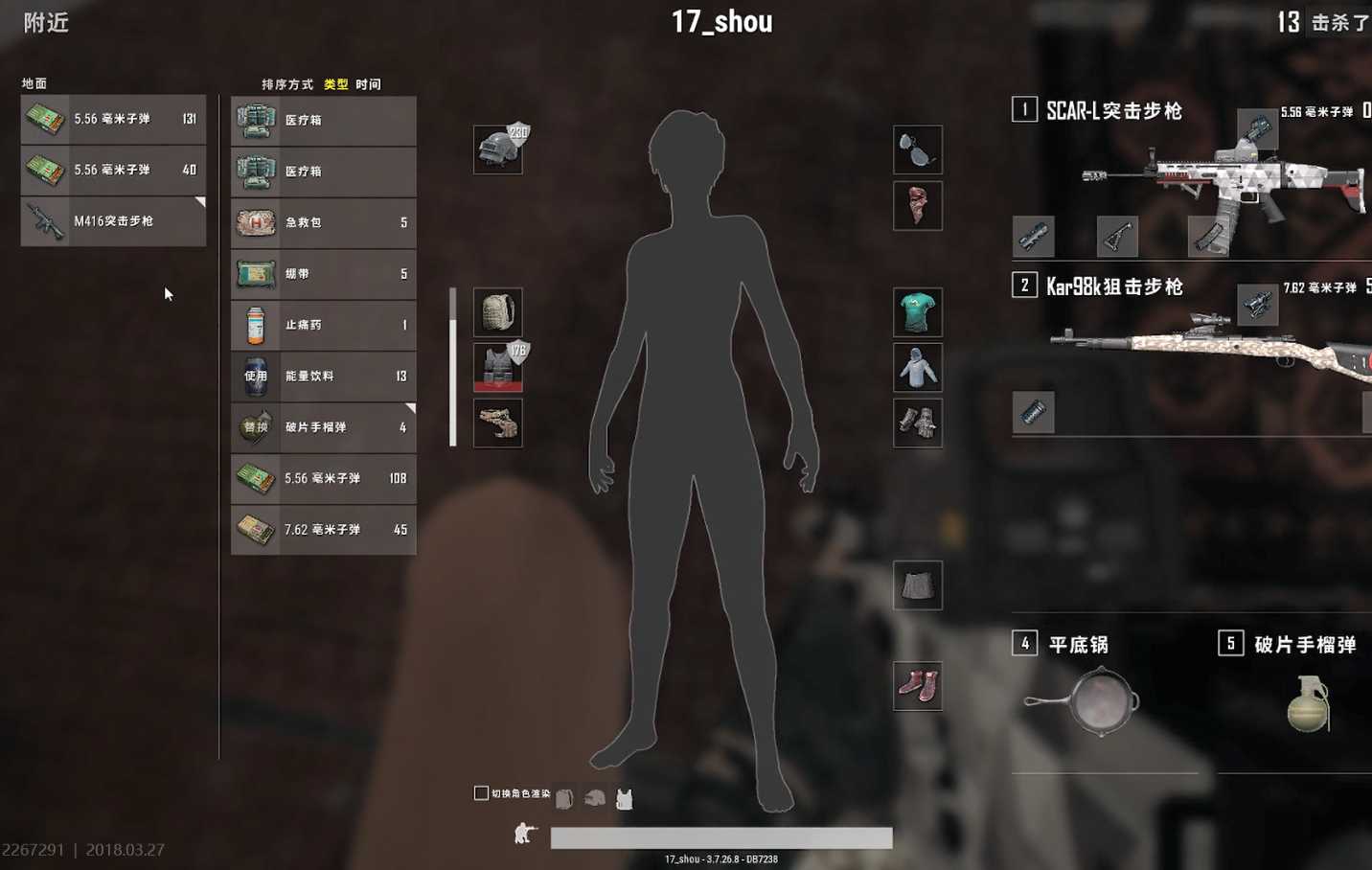This screenshot has height=870, width=1372.
Task: Switch sorting to the 时间 tab
Action: [x=369, y=83]
